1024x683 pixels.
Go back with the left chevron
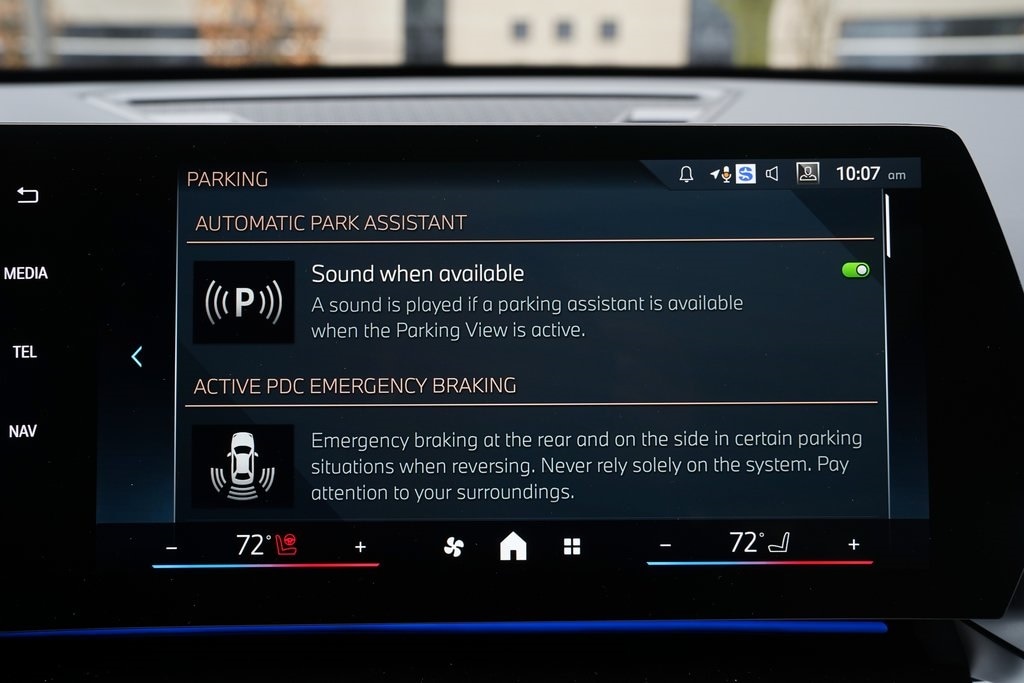(x=137, y=356)
